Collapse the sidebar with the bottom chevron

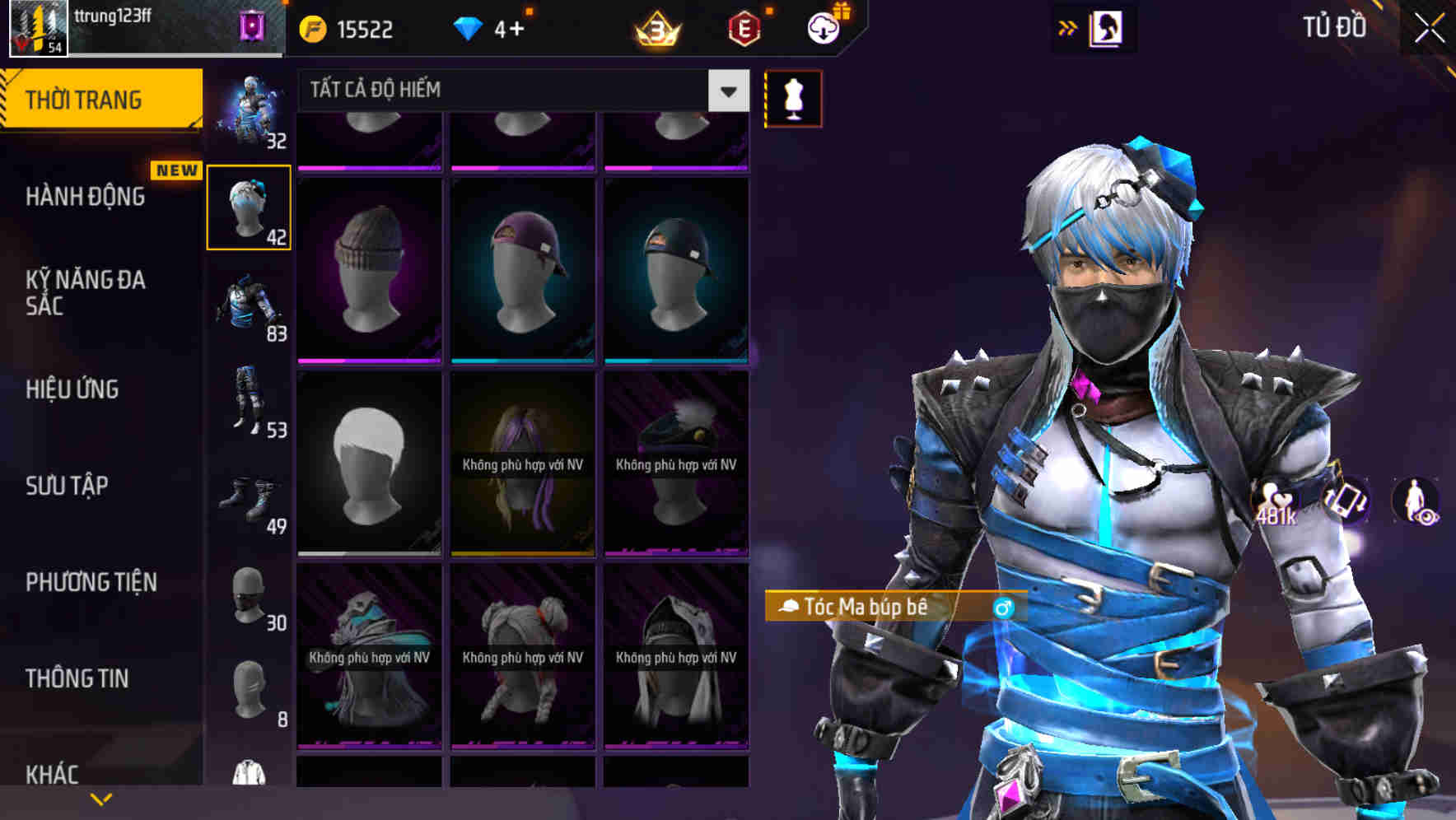click(100, 799)
